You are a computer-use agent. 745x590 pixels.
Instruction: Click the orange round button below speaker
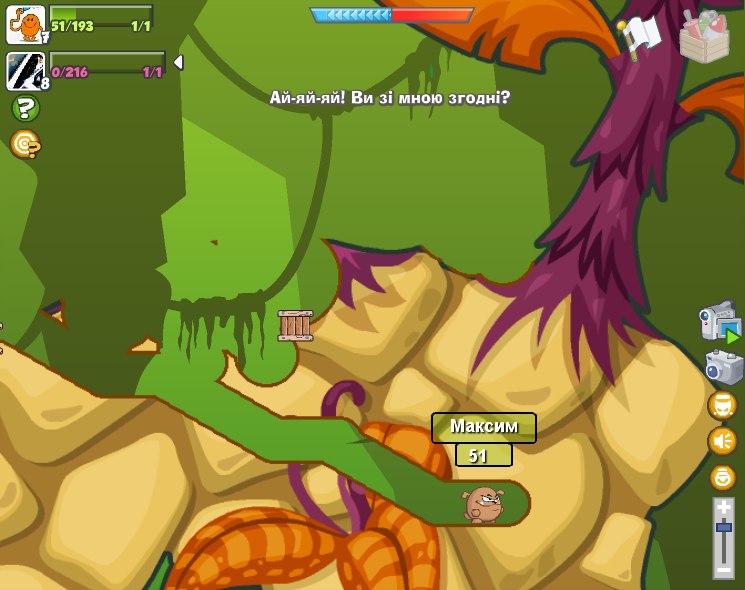tap(722, 477)
